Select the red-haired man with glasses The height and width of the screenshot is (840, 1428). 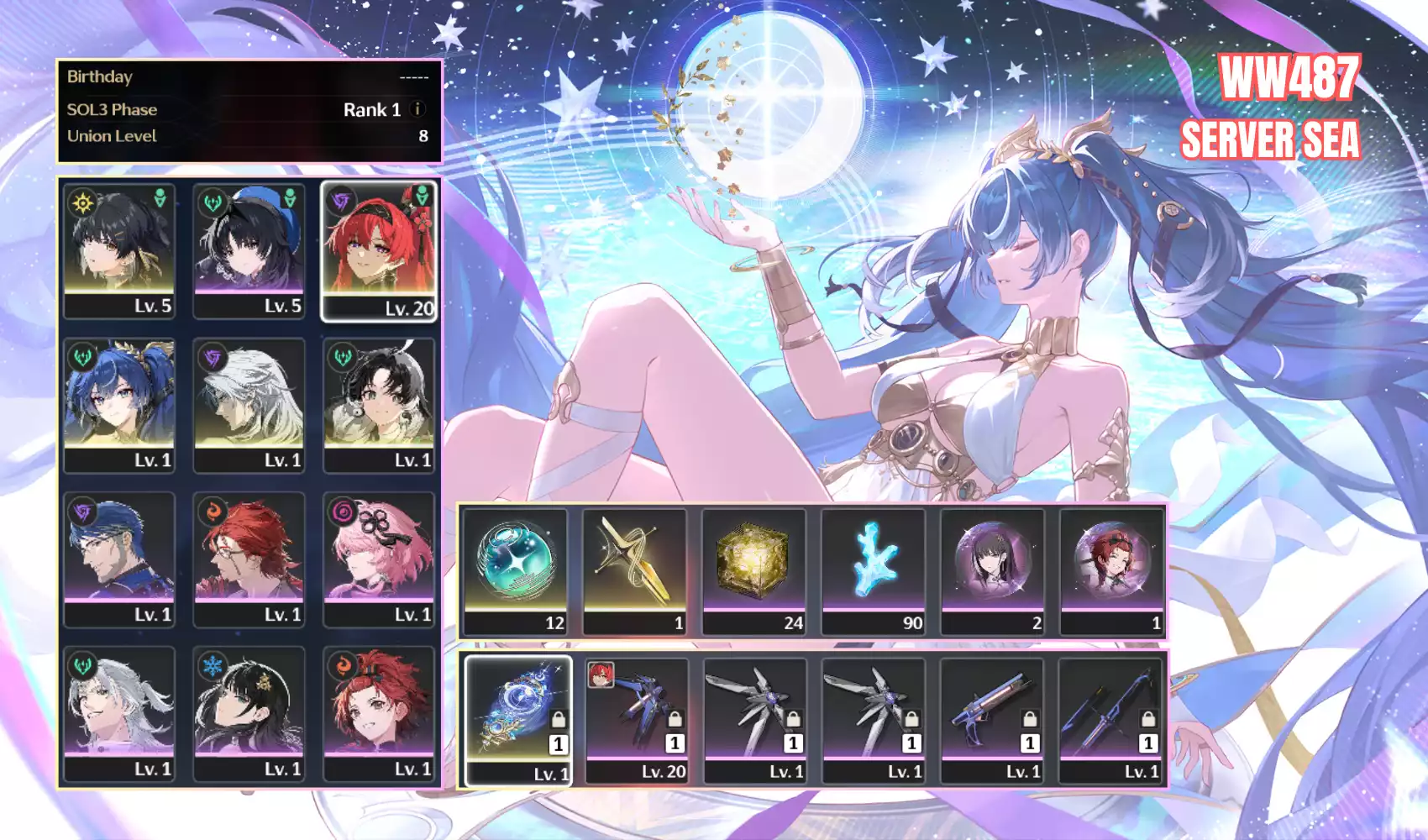pyautogui.click(x=249, y=559)
